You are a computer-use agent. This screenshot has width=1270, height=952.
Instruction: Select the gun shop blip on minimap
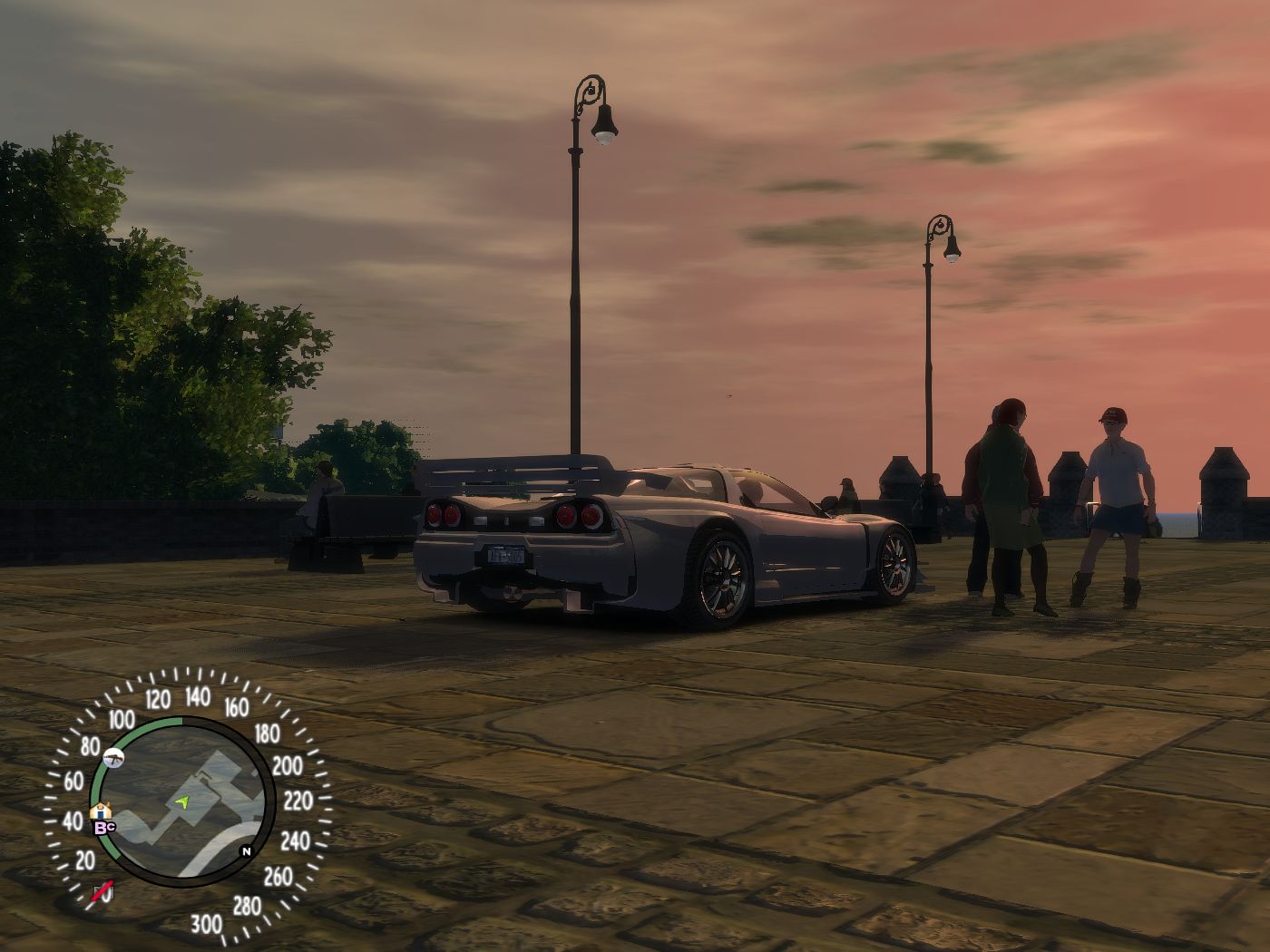click(x=114, y=756)
